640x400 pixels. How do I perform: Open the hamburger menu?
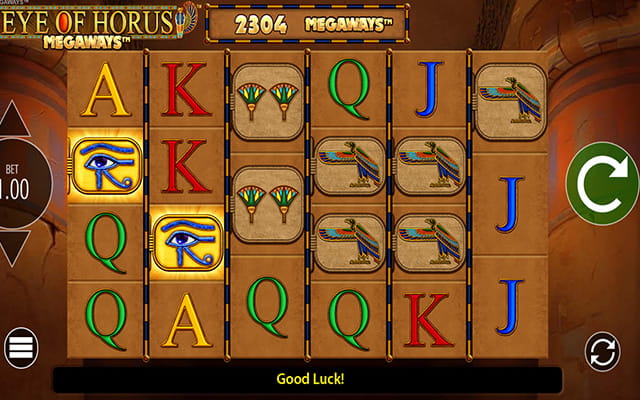pos(20,348)
